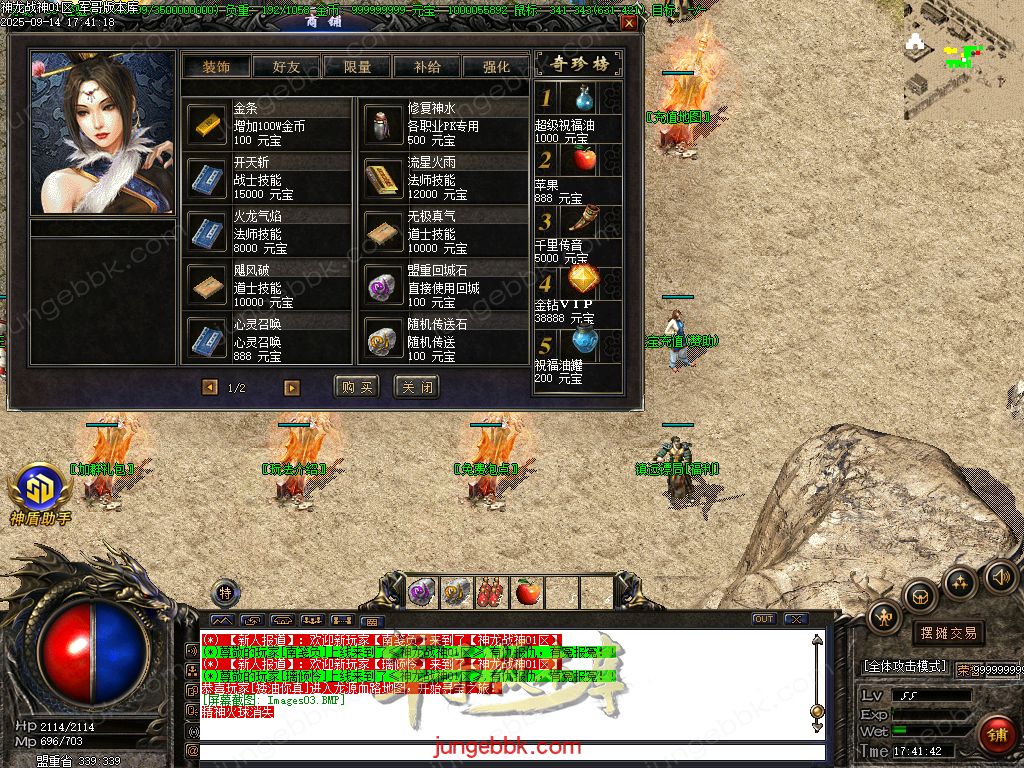Choose the 盟重回城石 return stone
Viewport: 1024px width, 768px height.
382,287
